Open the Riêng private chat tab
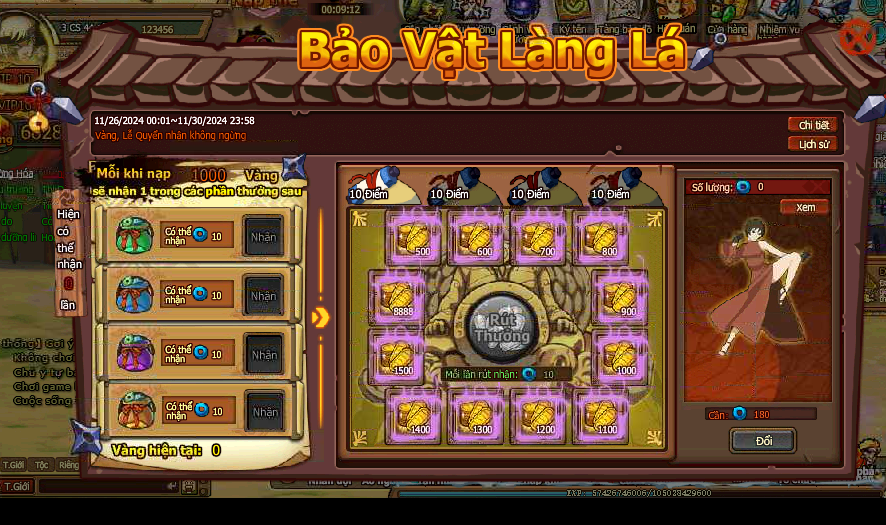 [68, 465]
